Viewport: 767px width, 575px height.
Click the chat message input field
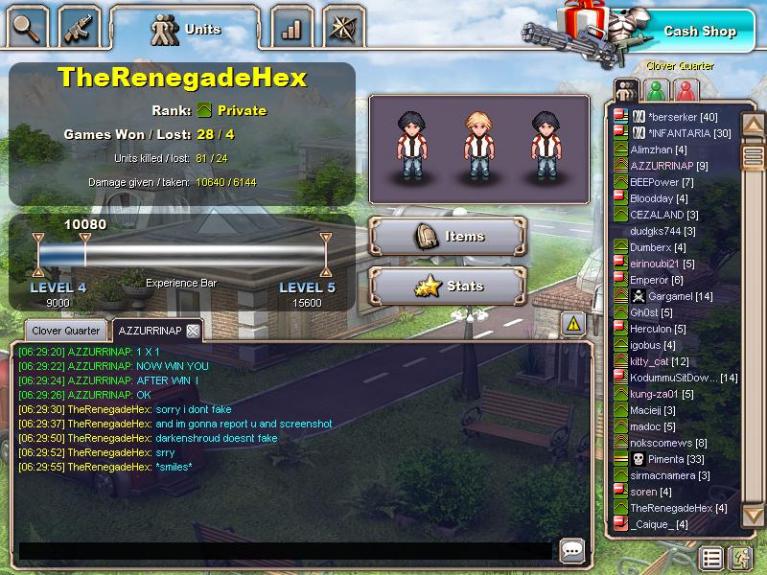[x=285, y=550]
